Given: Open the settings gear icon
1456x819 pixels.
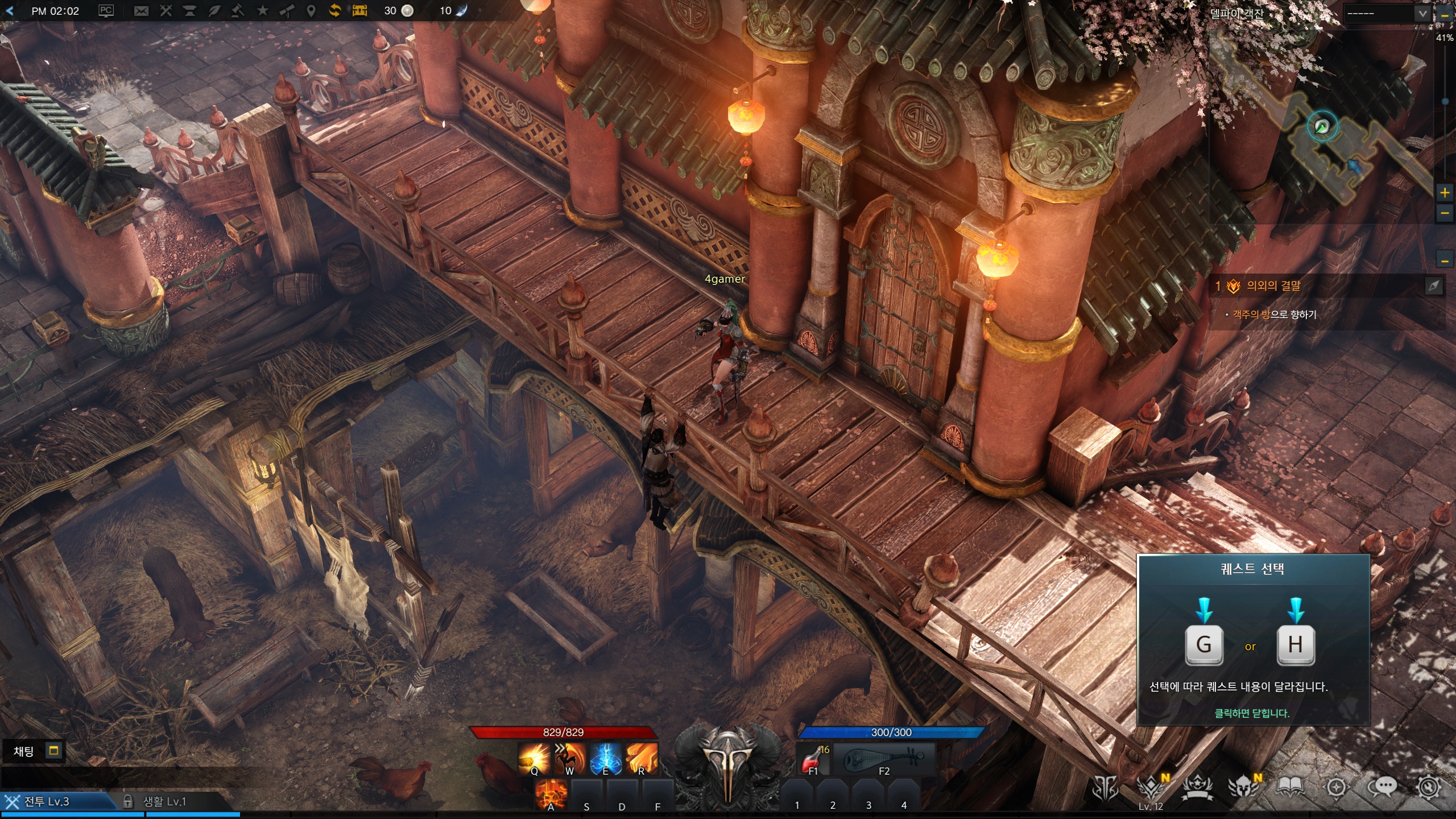Looking at the screenshot, I should (1429, 788).
